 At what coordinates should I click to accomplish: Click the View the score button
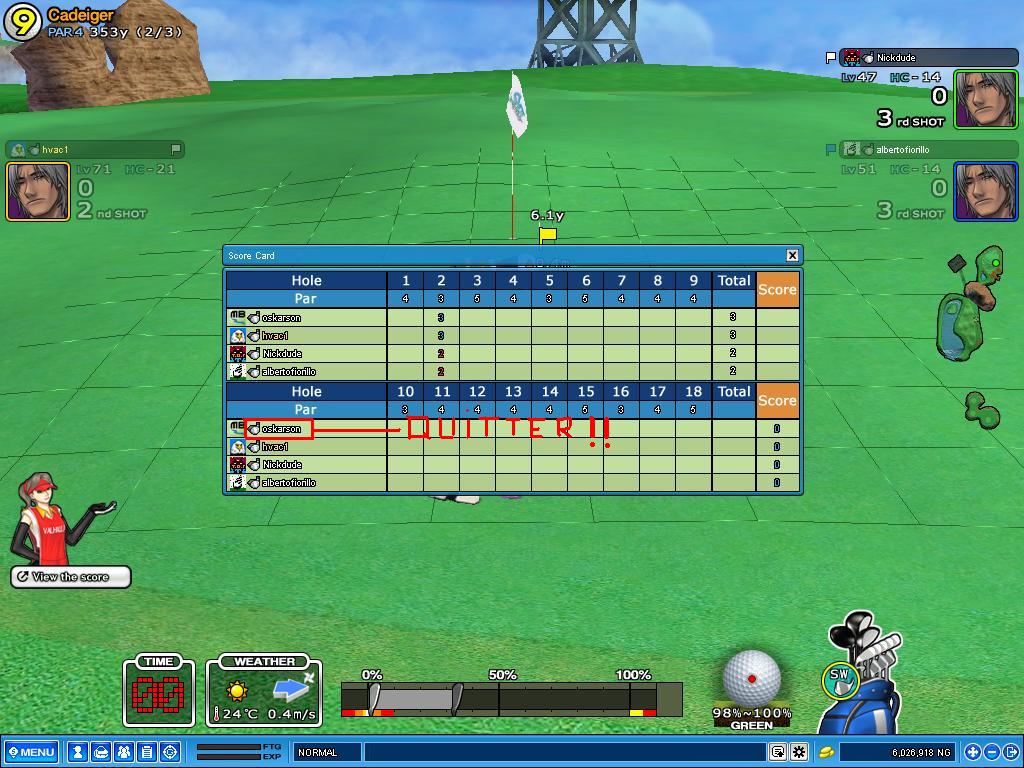pos(71,577)
